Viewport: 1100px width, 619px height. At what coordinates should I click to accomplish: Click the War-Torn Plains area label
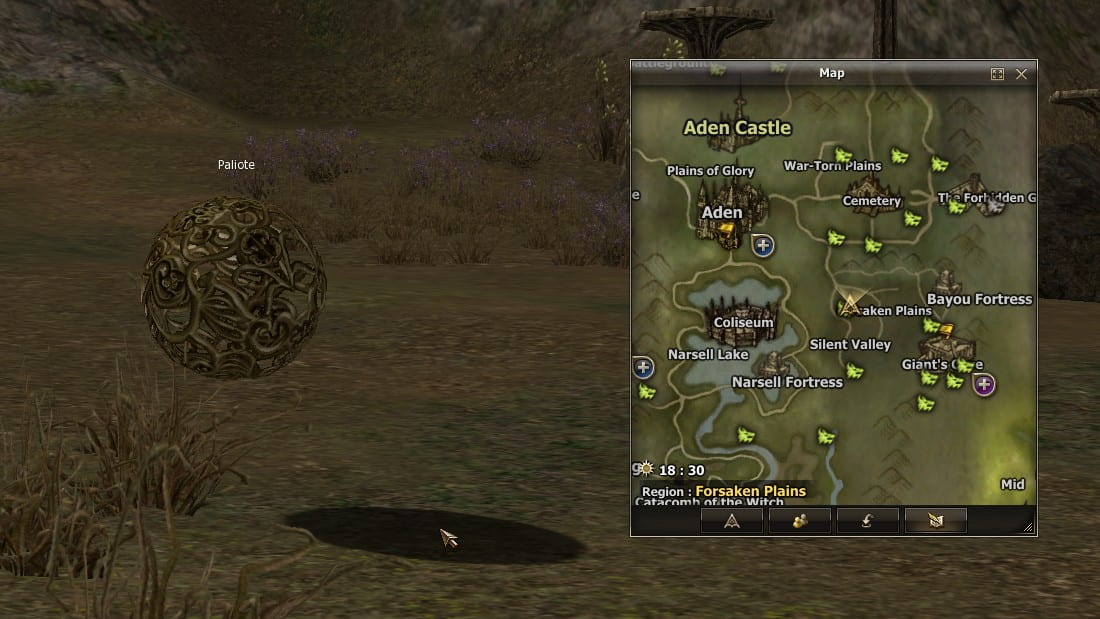832,166
